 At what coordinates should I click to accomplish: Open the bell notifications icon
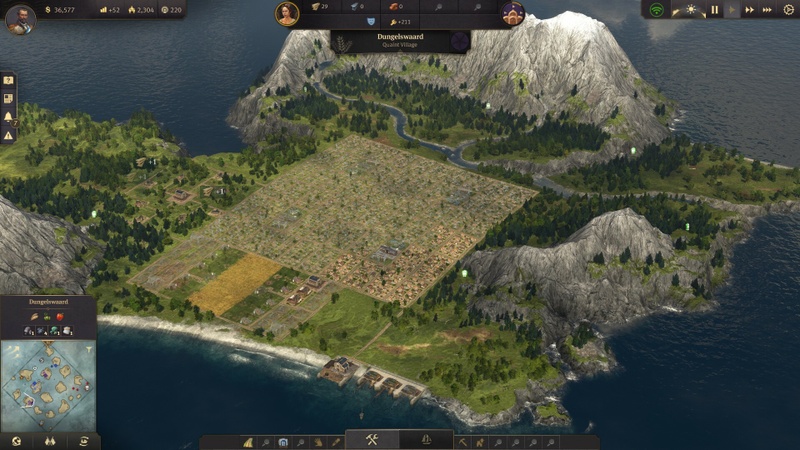(8, 116)
